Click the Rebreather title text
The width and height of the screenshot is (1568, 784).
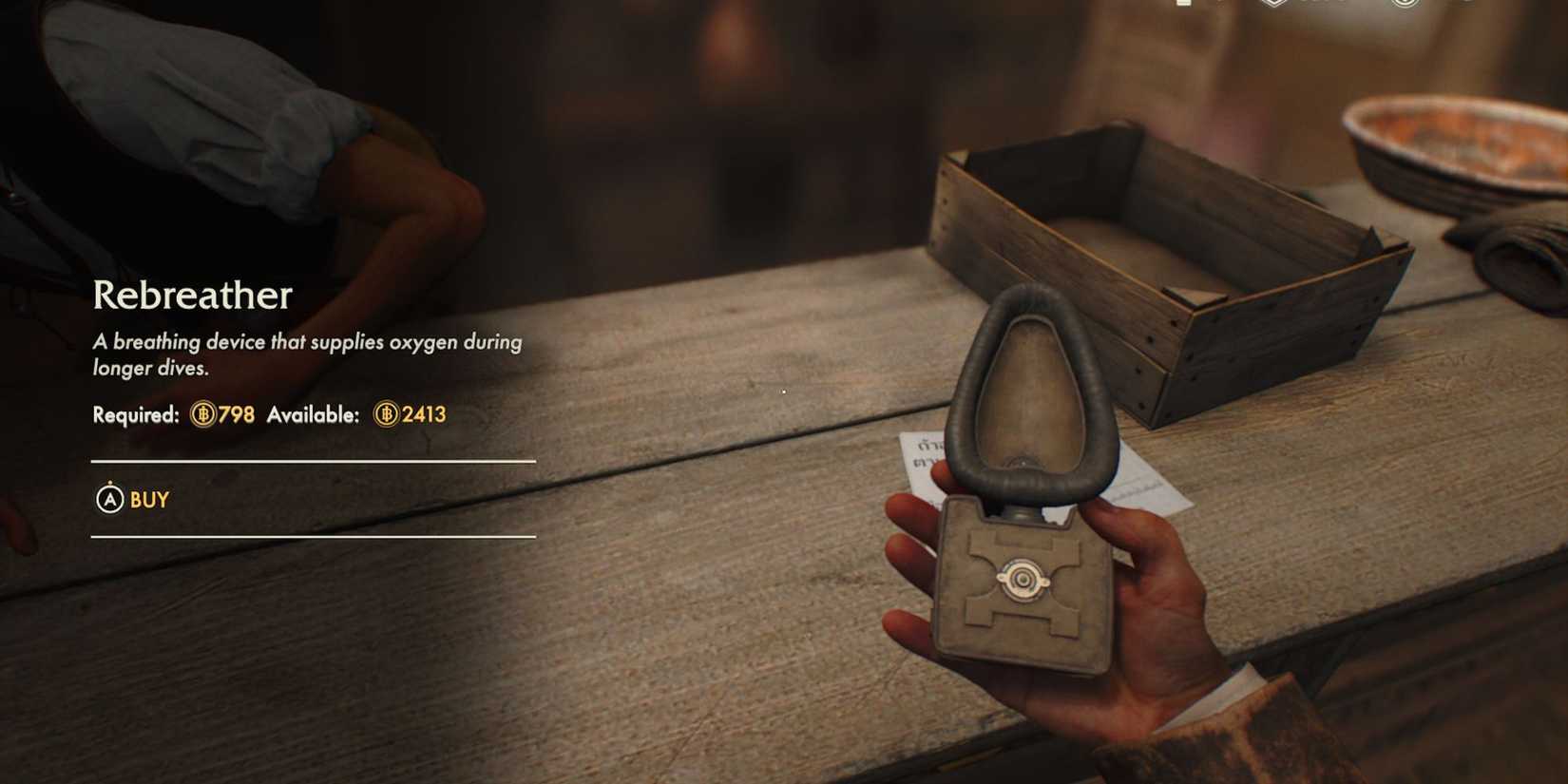[x=193, y=295]
